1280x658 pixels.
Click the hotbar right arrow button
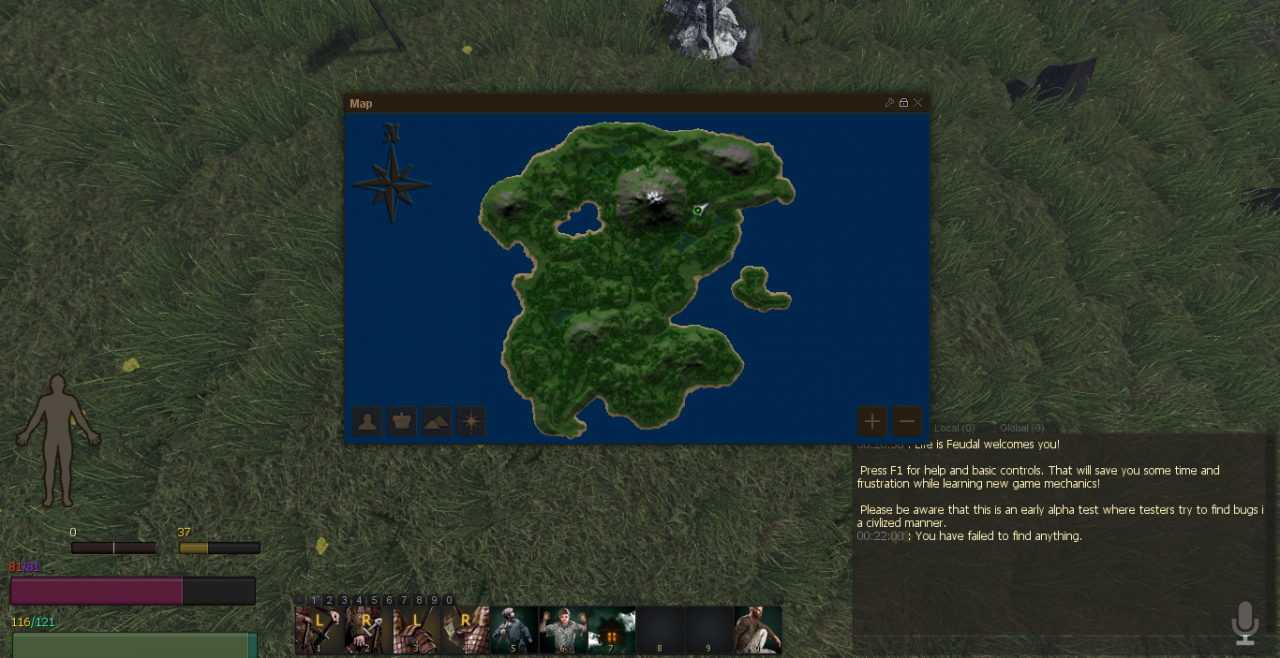[777, 600]
